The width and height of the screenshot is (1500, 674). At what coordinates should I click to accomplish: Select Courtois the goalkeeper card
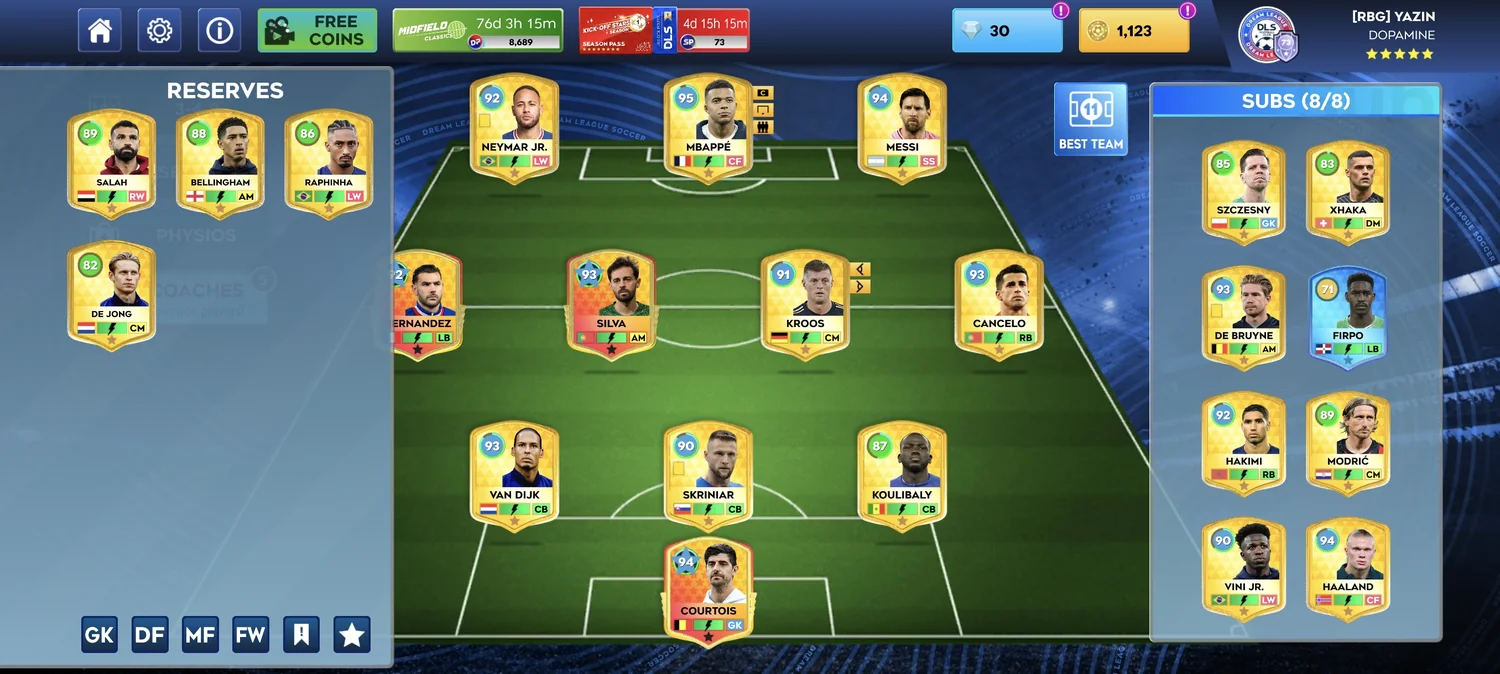coord(708,591)
